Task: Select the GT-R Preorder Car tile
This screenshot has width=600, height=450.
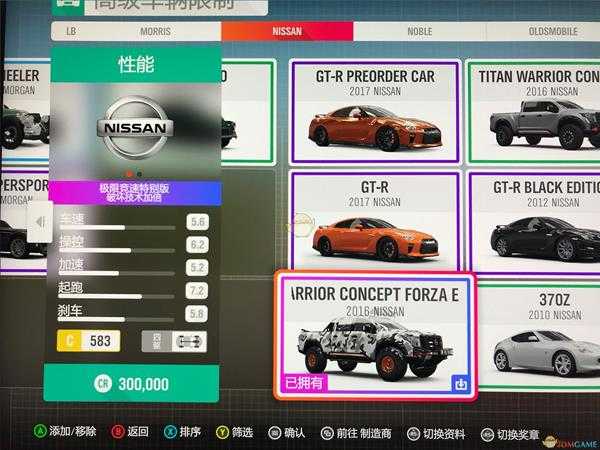Action: [374, 110]
